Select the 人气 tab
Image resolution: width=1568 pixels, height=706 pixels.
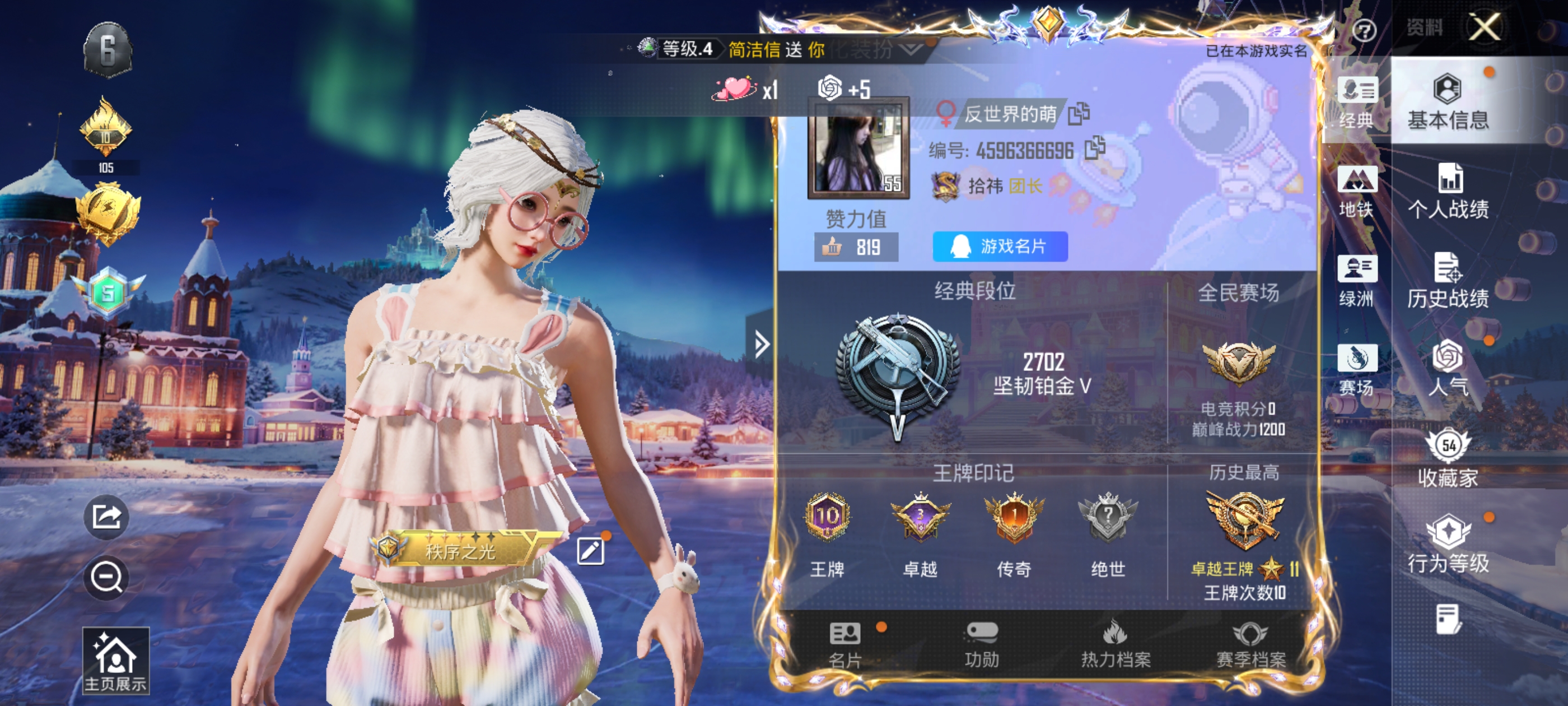[x=1448, y=369]
